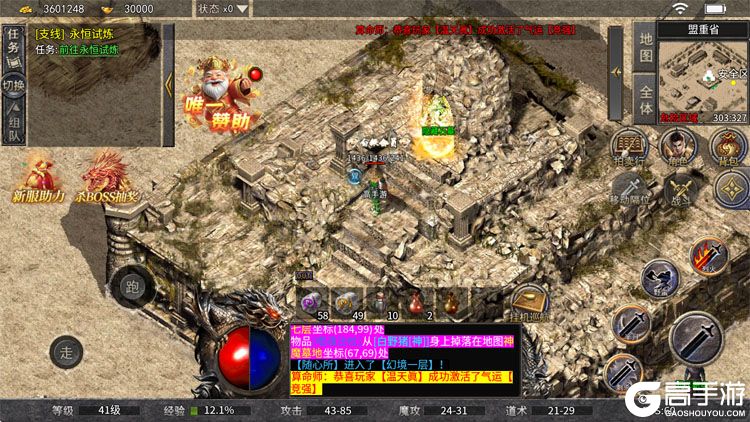Image resolution: width=750 pixels, height=422 pixels.
Task: Open the 任务 (quest) tab
Action: 14,46
